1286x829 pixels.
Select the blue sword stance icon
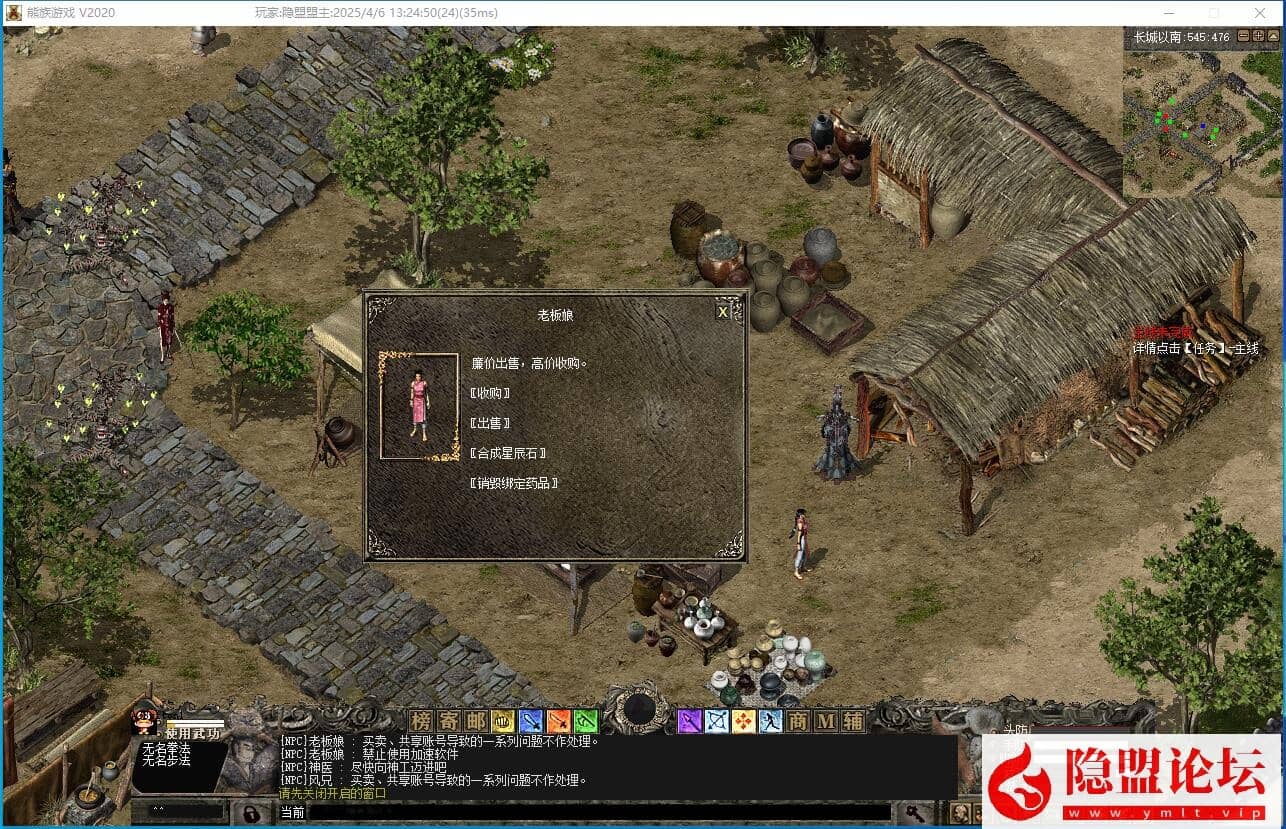pyautogui.click(x=530, y=720)
